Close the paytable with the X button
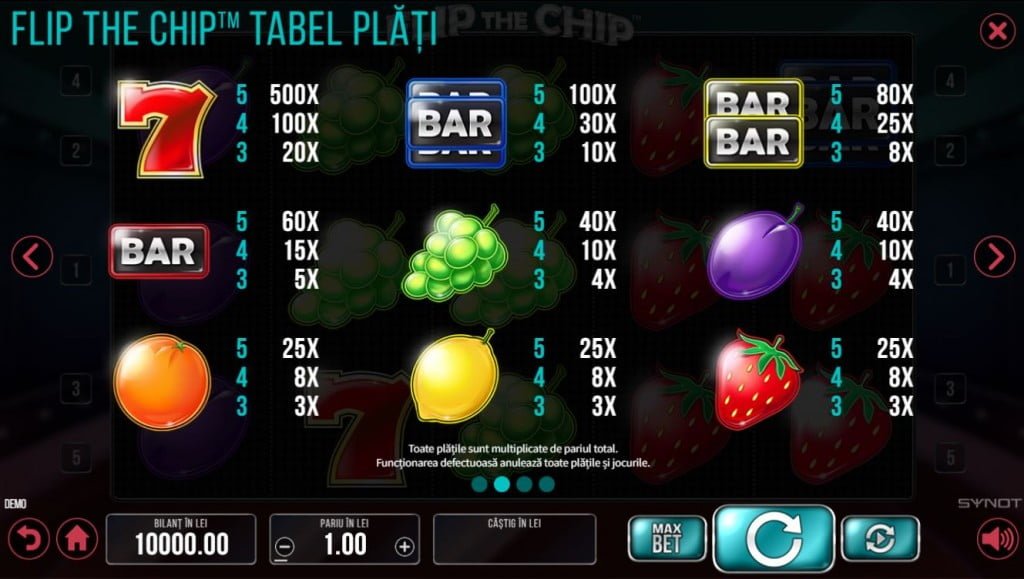The width and height of the screenshot is (1024, 579). coord(997,32)
